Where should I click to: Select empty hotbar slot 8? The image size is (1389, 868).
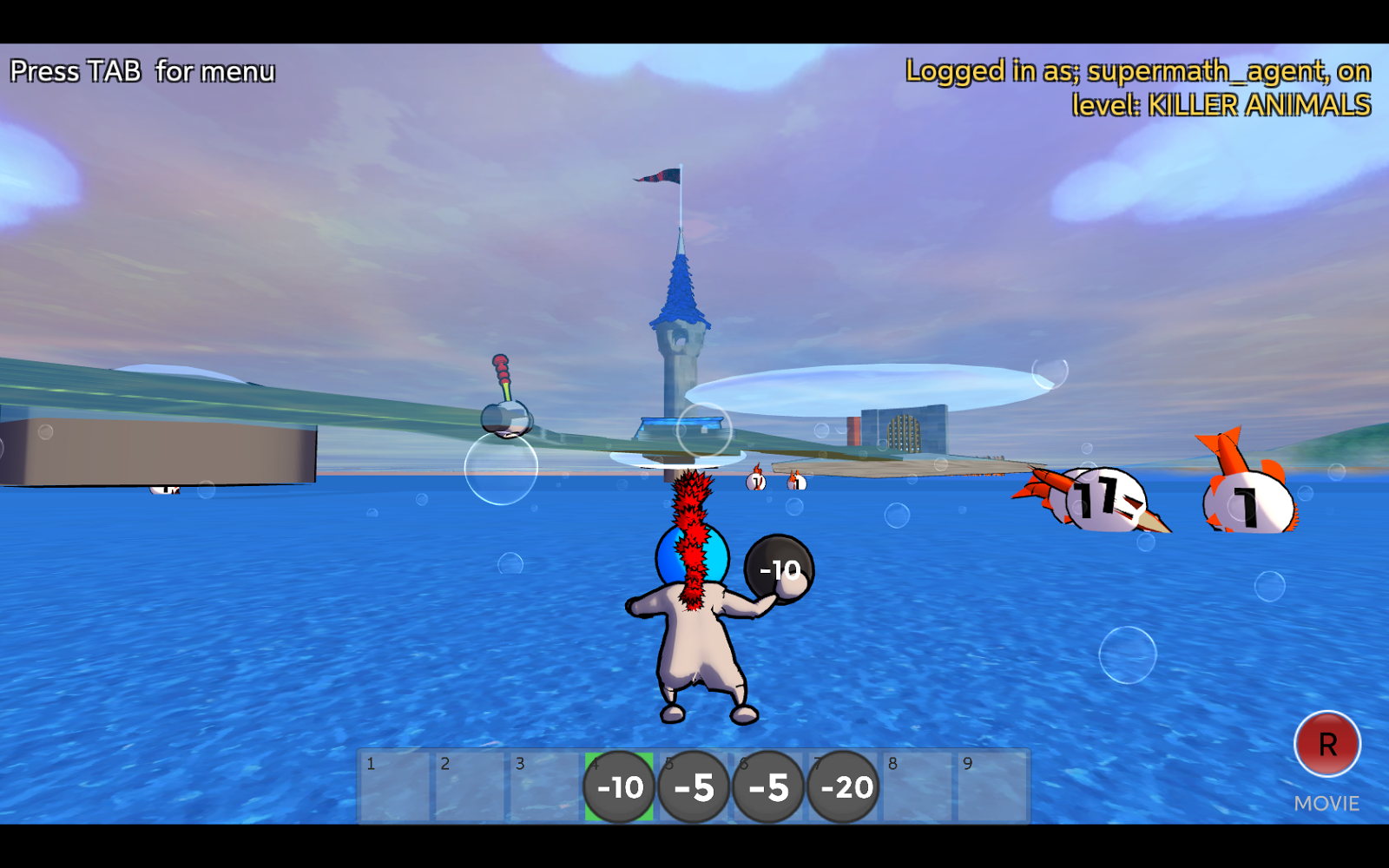tap(918, 787)
